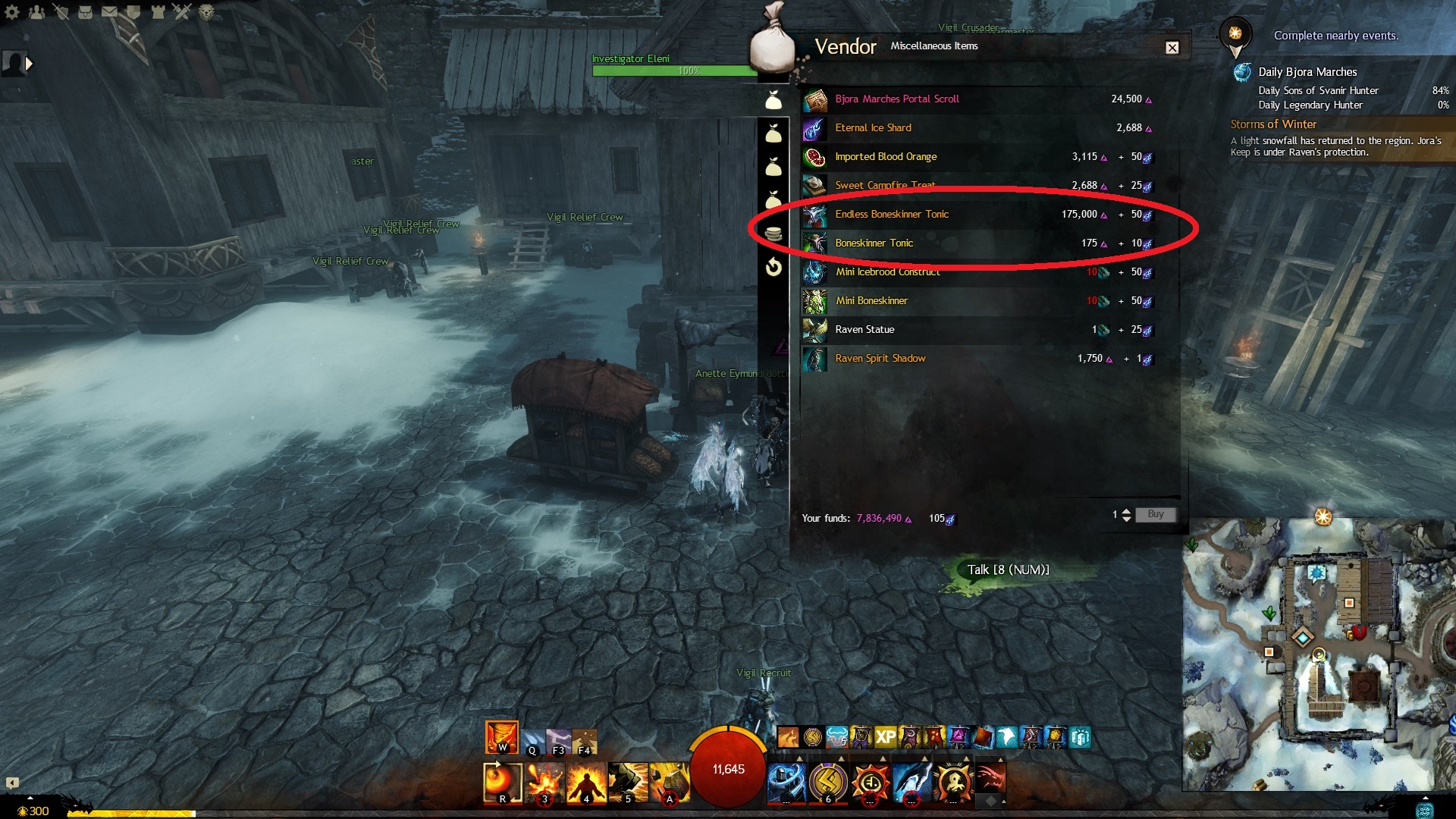
Task: Pick the Endless Boneskinner Tonic row
Action: click(891, 215)
